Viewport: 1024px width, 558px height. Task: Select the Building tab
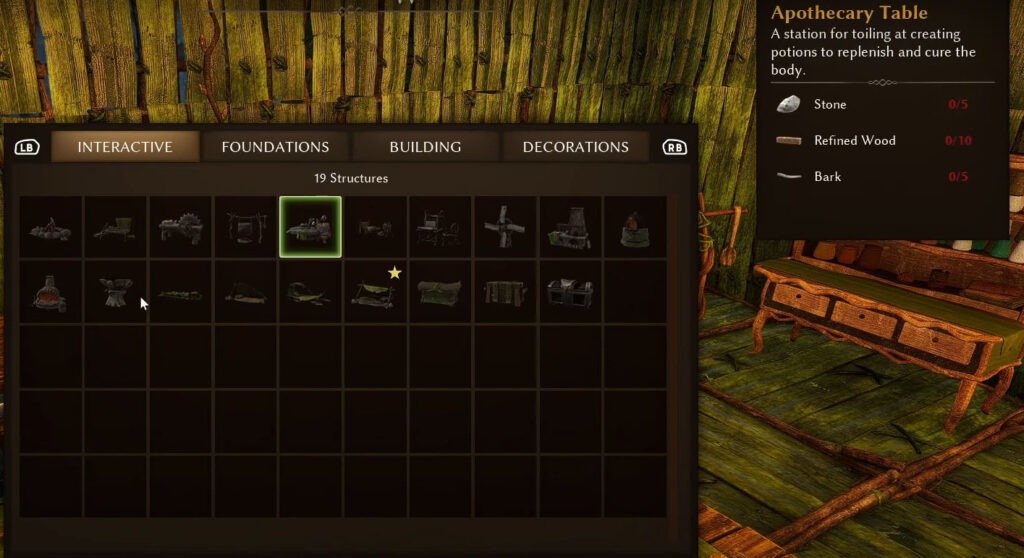click(425, 147)
